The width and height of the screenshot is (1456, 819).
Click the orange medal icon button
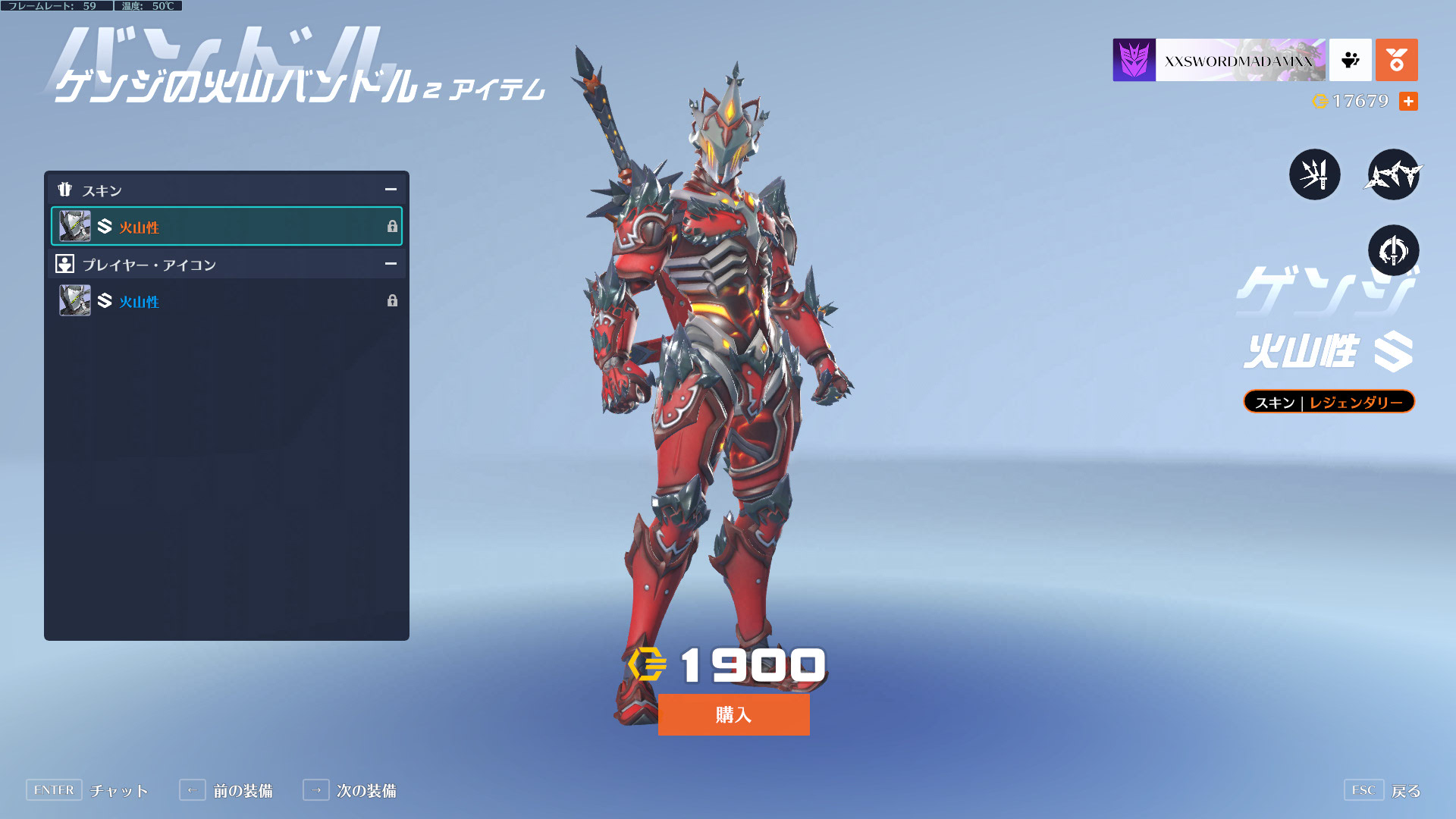[x=1396, y=60]
